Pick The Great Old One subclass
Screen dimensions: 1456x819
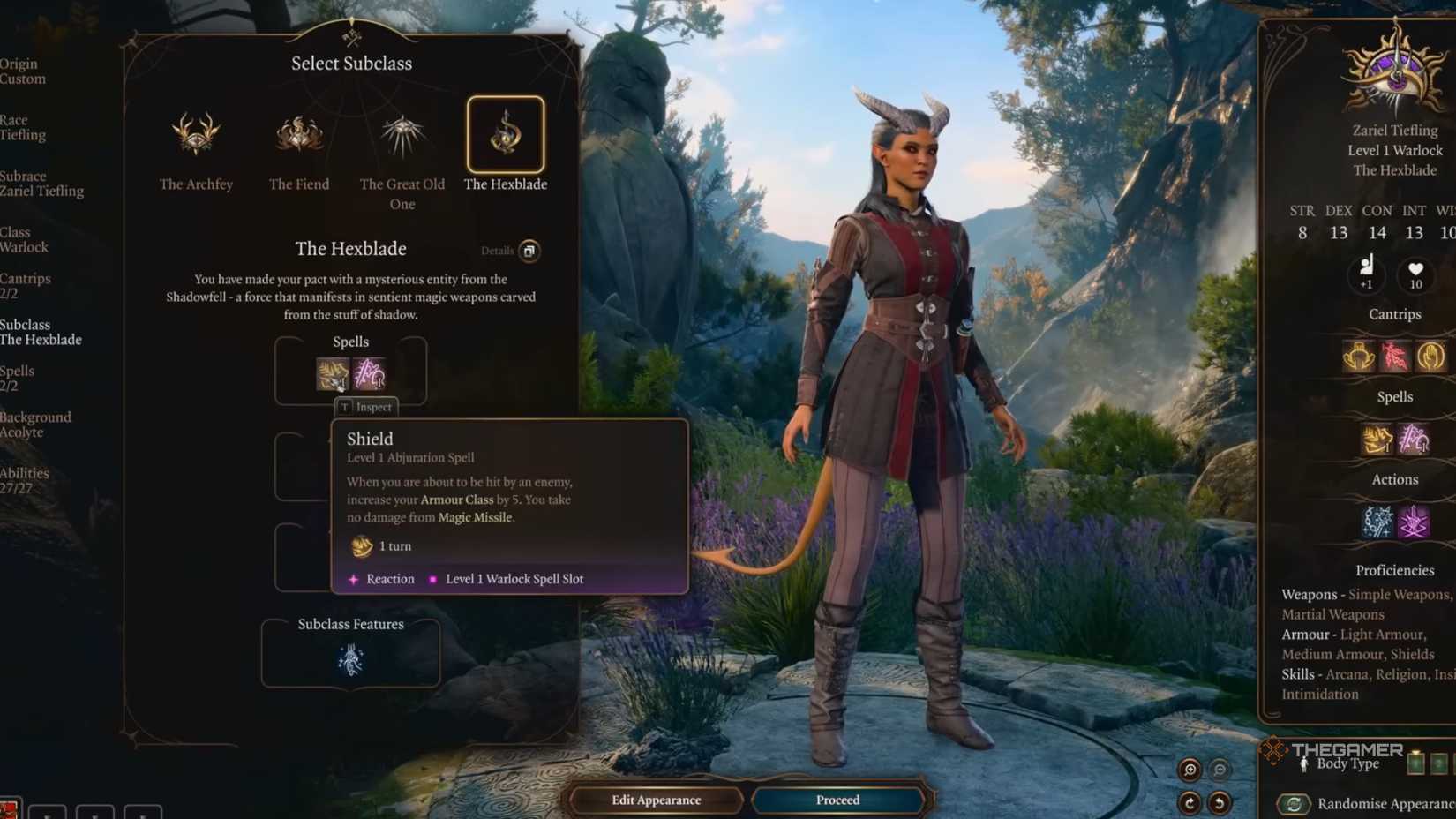[x=402, y=135]
